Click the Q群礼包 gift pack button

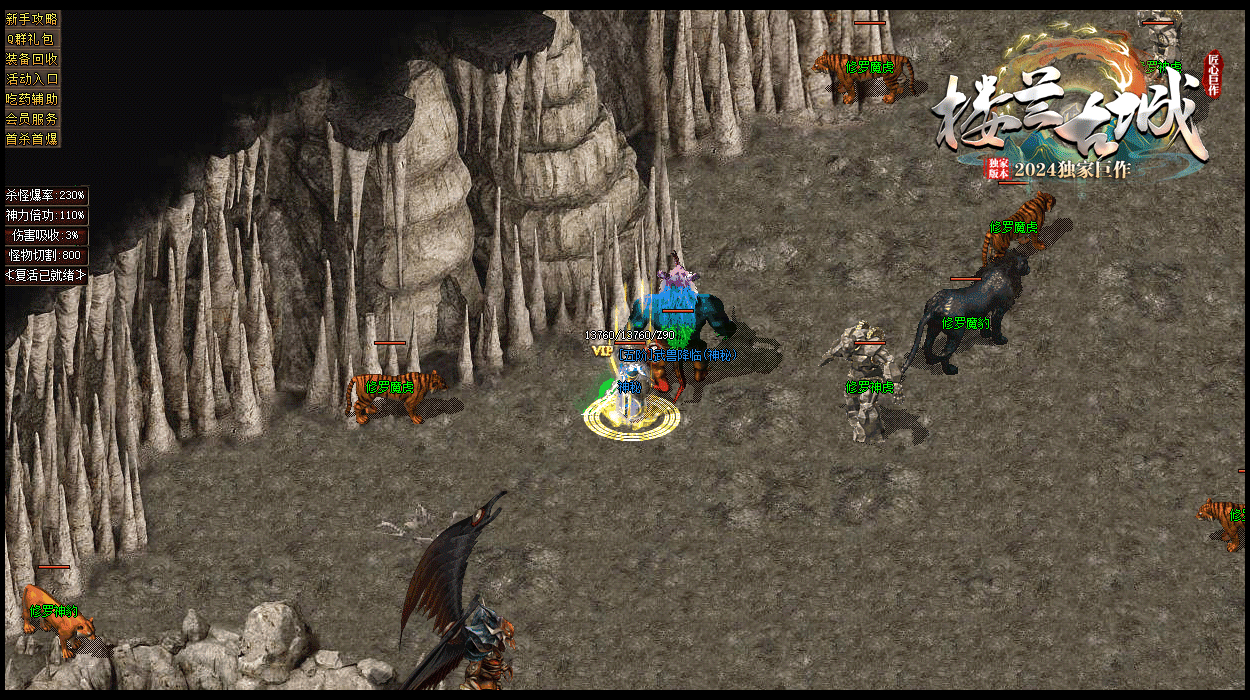tap(32, 39)
